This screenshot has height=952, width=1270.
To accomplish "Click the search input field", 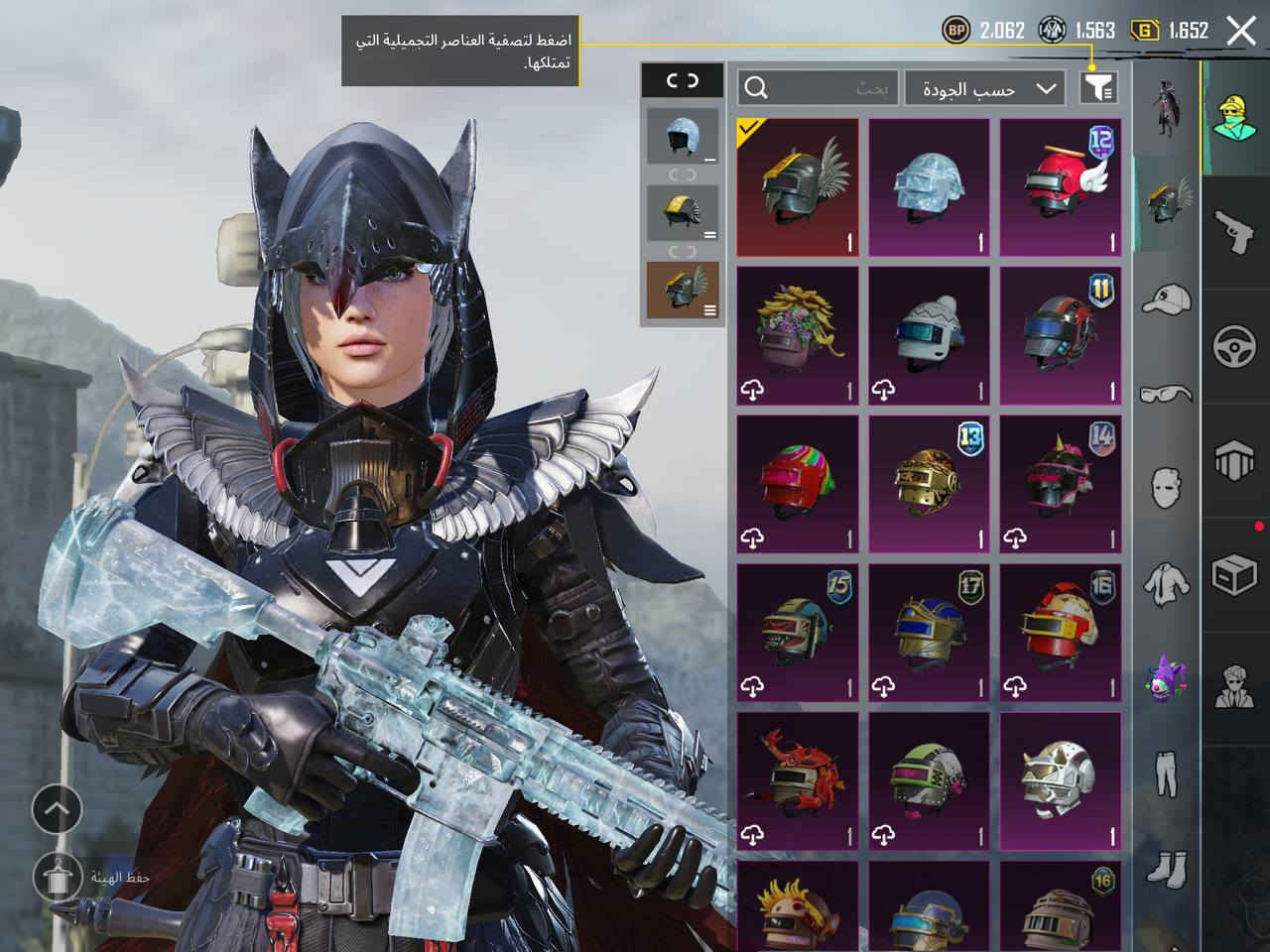I will [x=819, y=88].
